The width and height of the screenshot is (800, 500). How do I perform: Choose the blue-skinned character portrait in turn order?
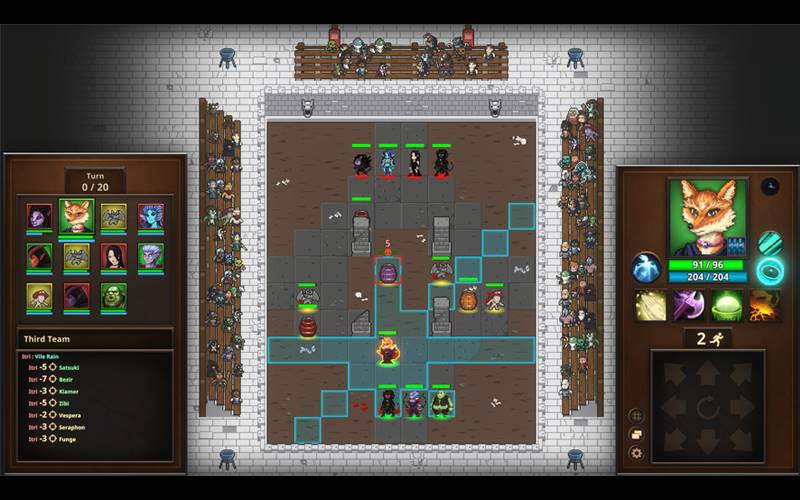[150, 217]
